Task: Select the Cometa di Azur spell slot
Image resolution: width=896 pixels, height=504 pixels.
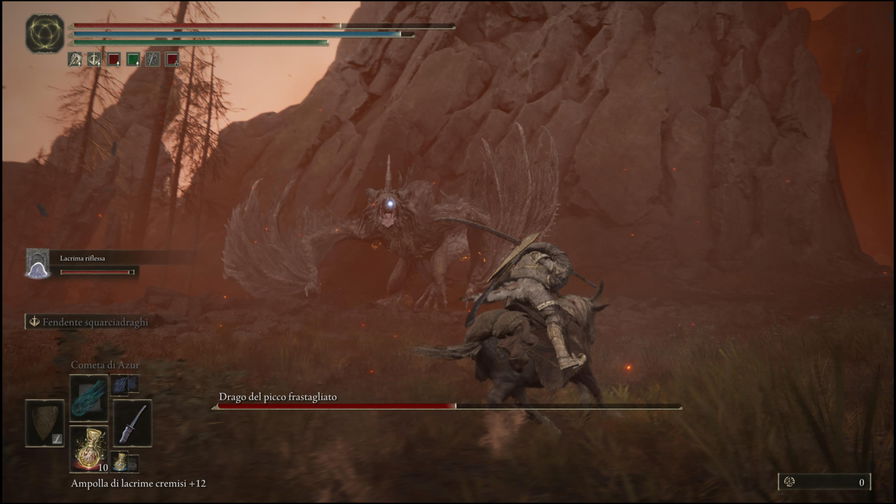Action: pos(88,394)
